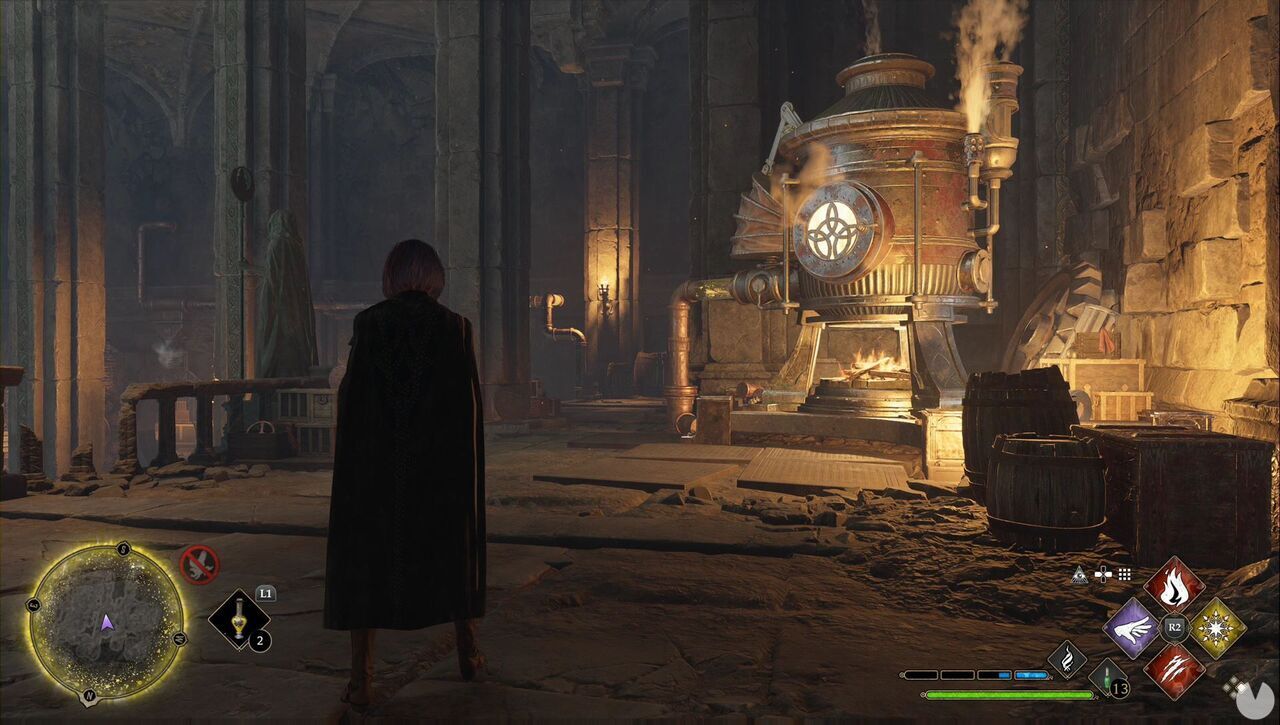Click the circular minimap
The height and width of the screenshot is (725, 1280).
107,621
